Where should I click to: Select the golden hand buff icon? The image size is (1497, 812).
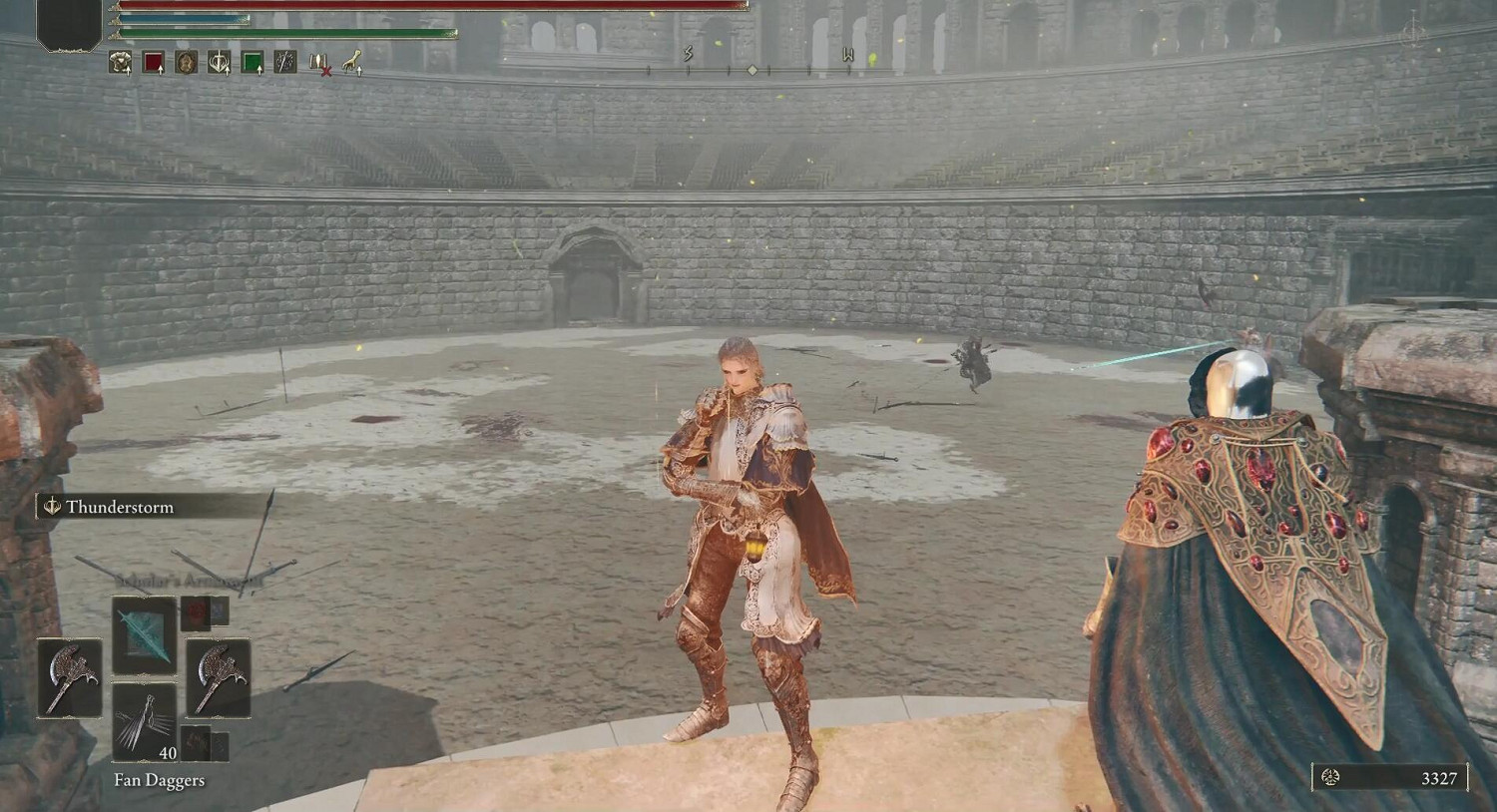352,63
